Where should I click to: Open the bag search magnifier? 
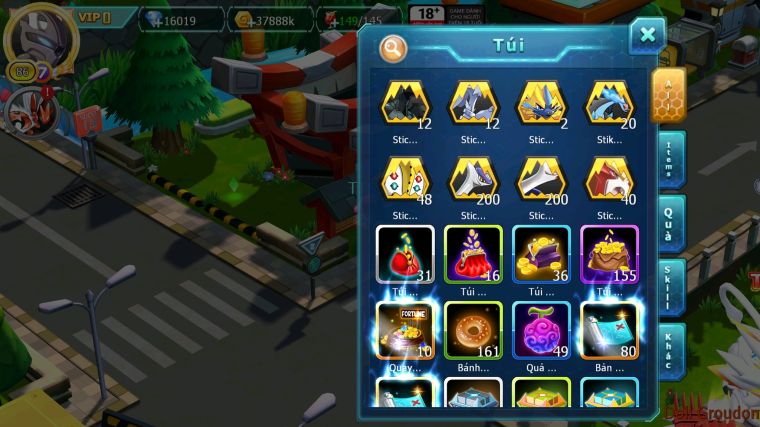tap(394, 47)
